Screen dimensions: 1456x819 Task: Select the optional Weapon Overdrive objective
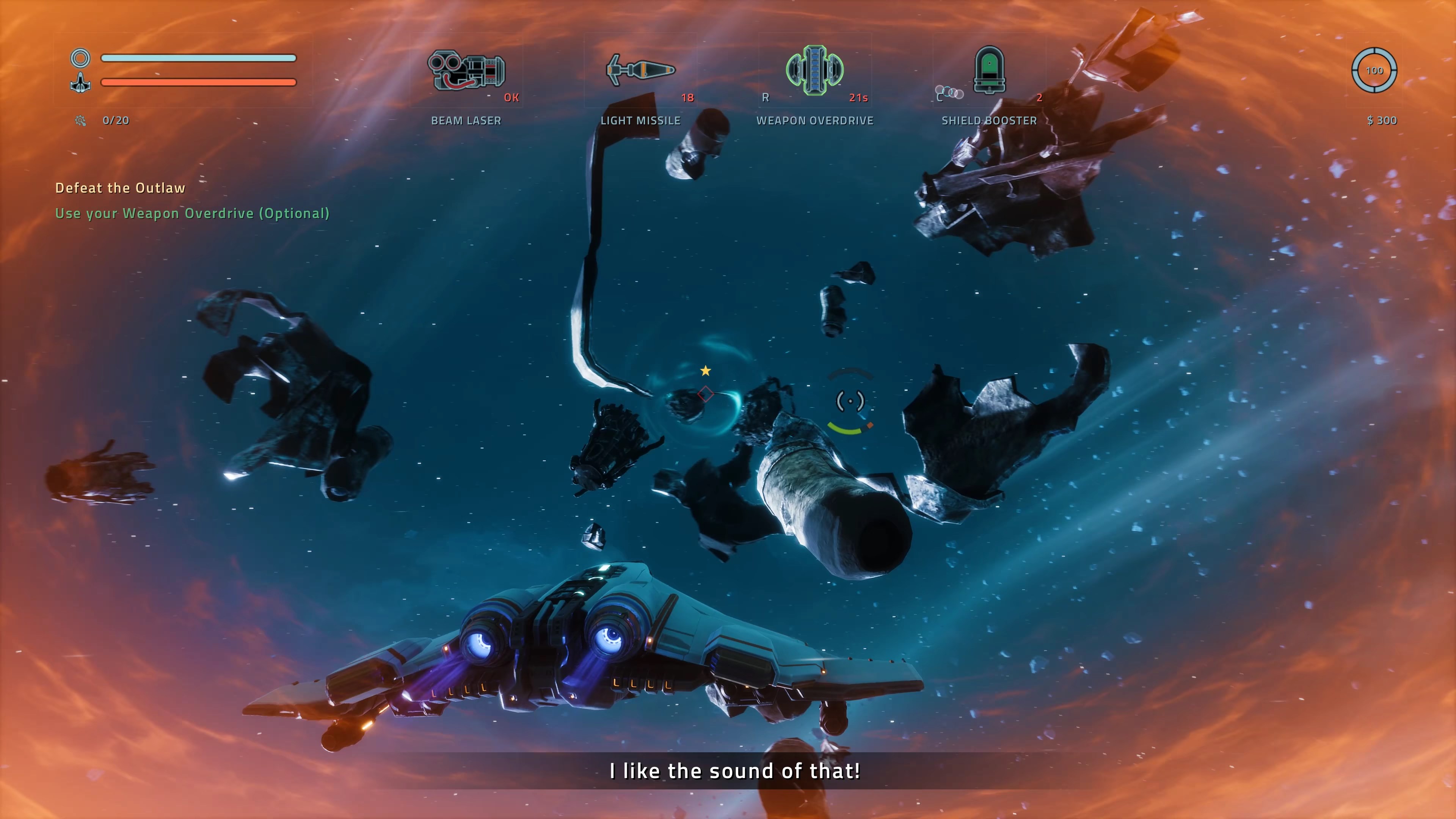point(192,213)
